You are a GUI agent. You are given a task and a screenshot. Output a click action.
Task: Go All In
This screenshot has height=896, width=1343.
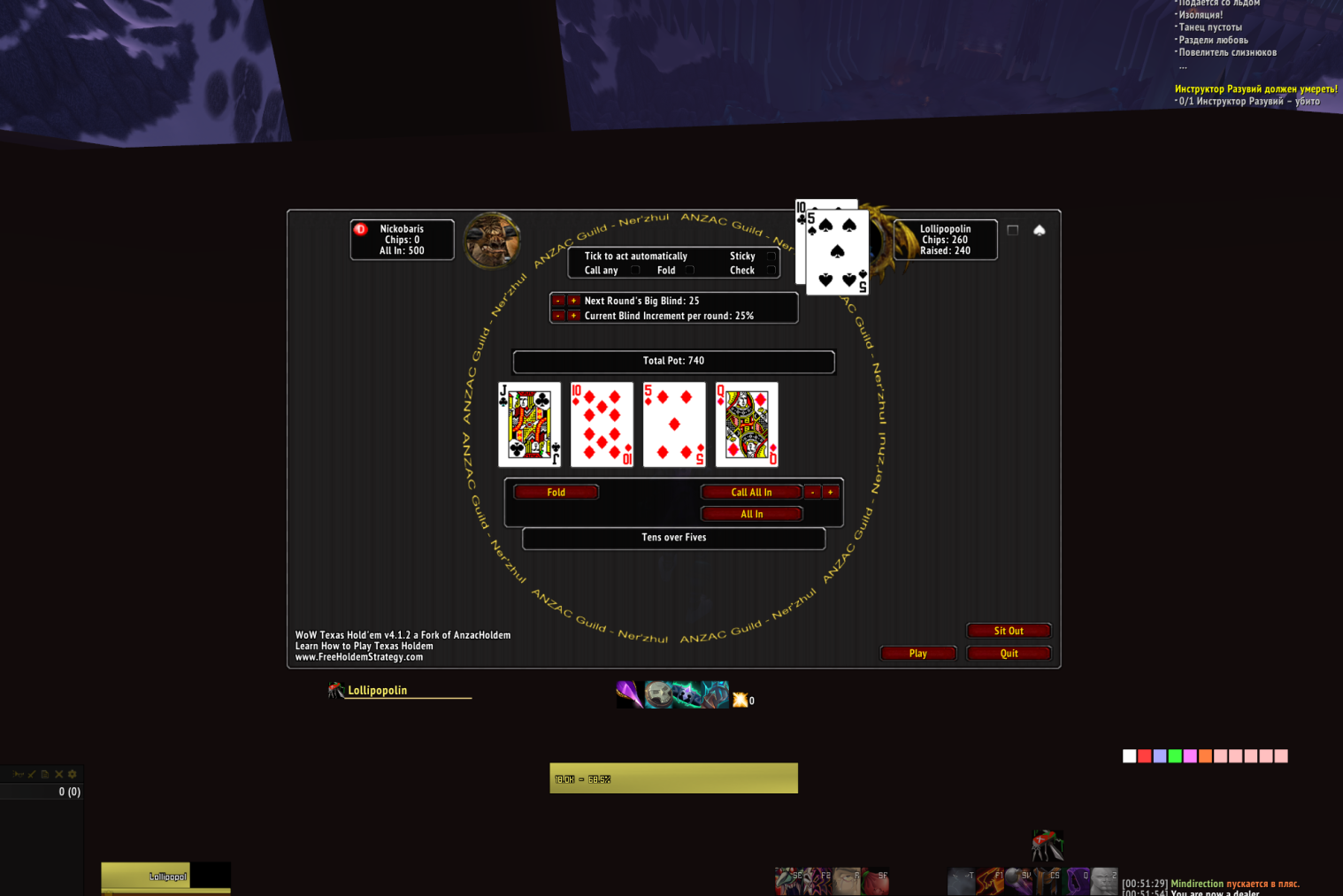click(751, 513)
